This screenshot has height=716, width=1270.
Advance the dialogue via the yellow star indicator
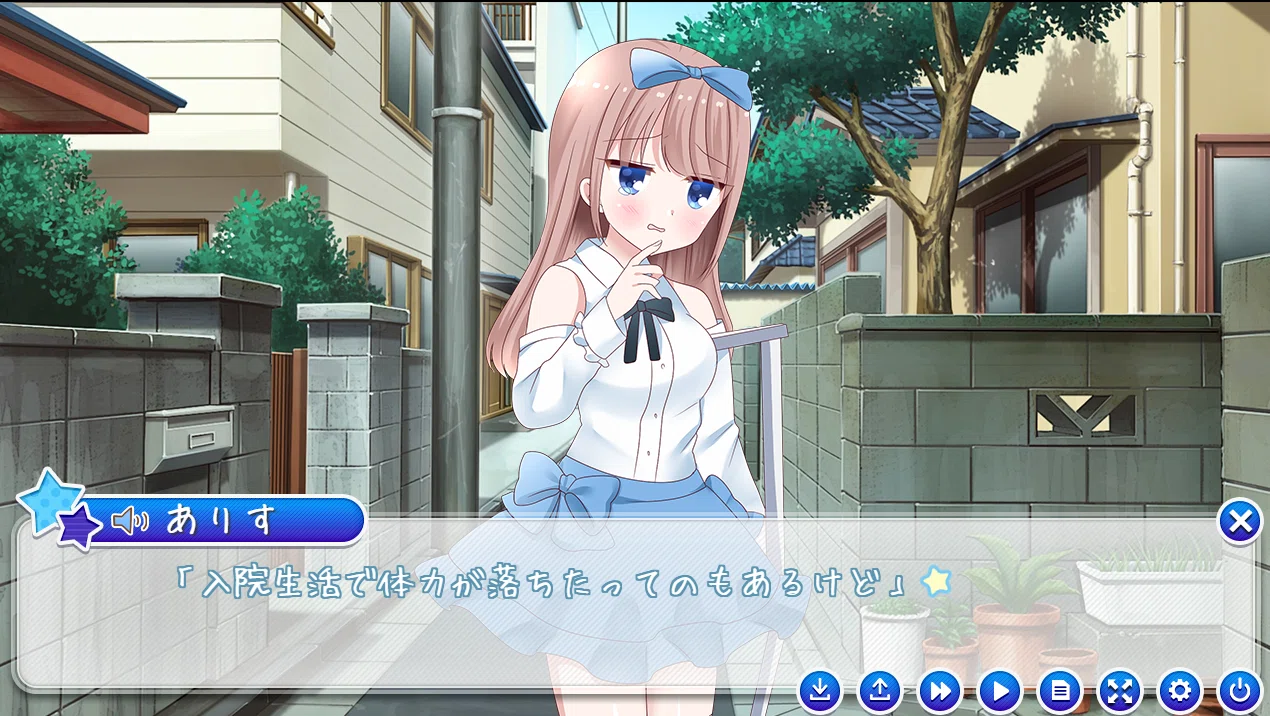pyautogui.click(x=937, y=581)
